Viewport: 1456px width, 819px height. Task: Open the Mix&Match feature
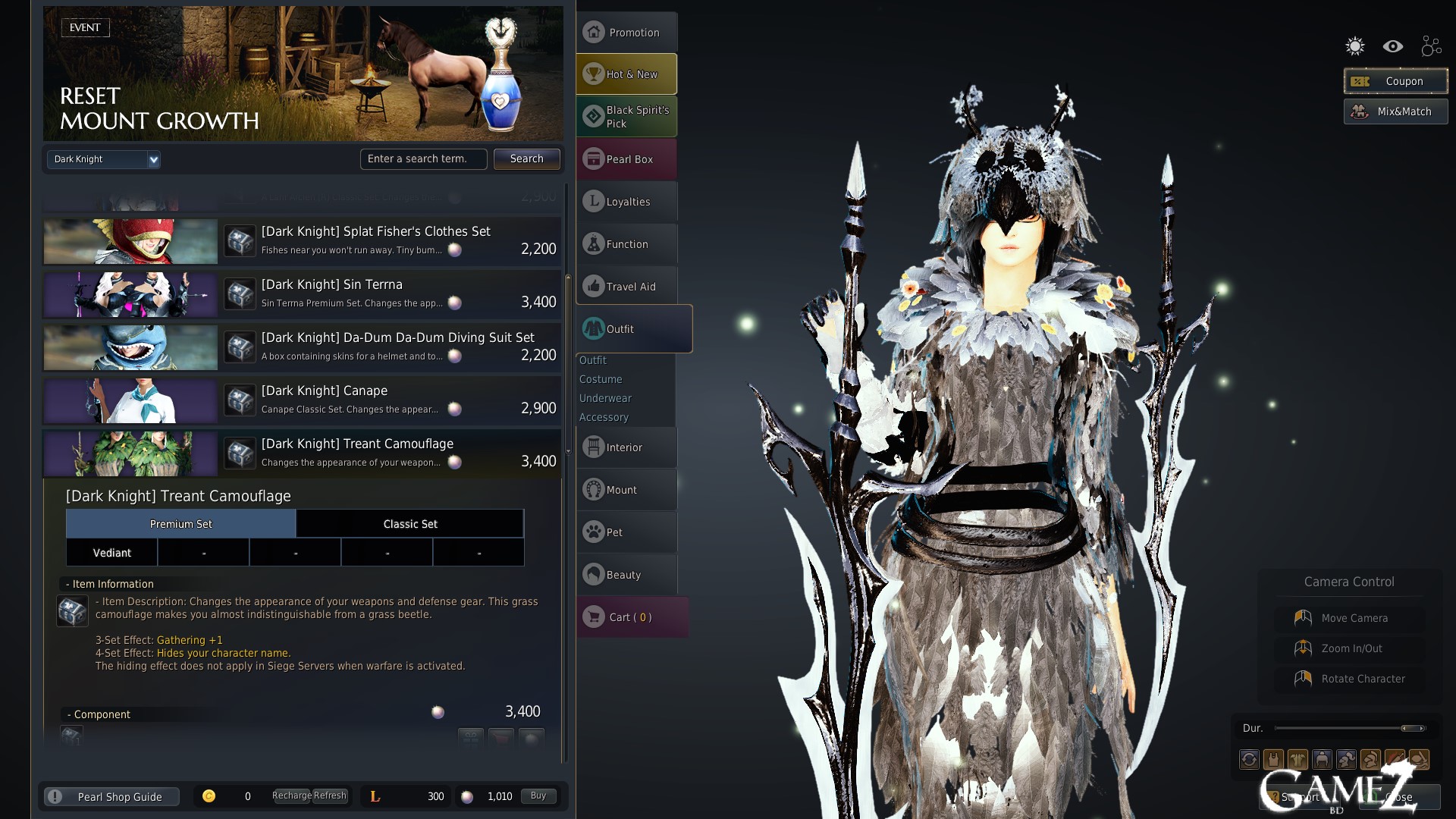tap(1395, 111)
